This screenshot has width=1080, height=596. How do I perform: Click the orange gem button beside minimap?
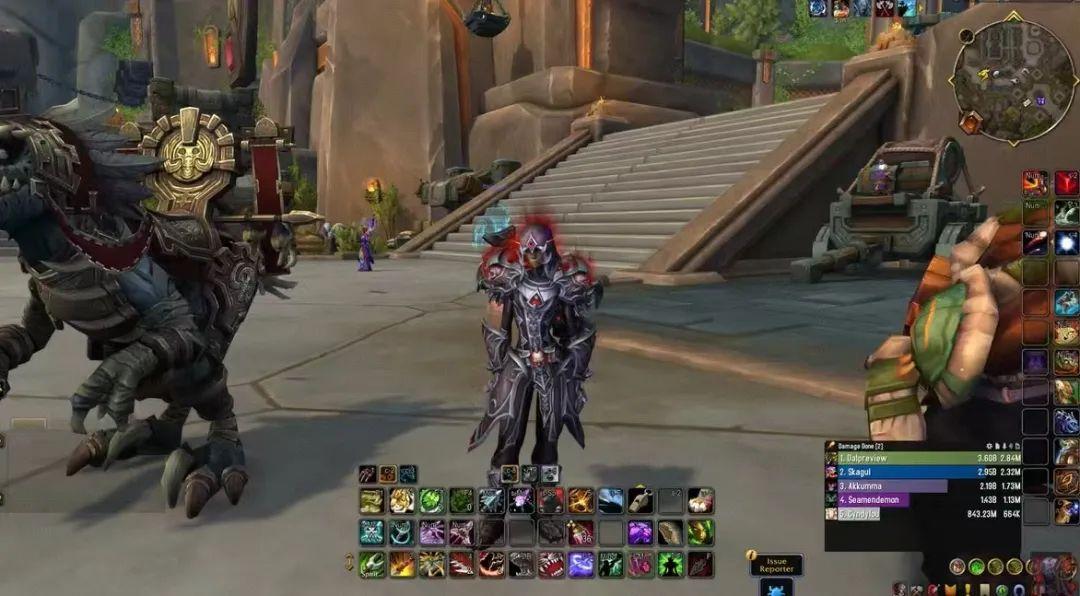coord(970,122)
